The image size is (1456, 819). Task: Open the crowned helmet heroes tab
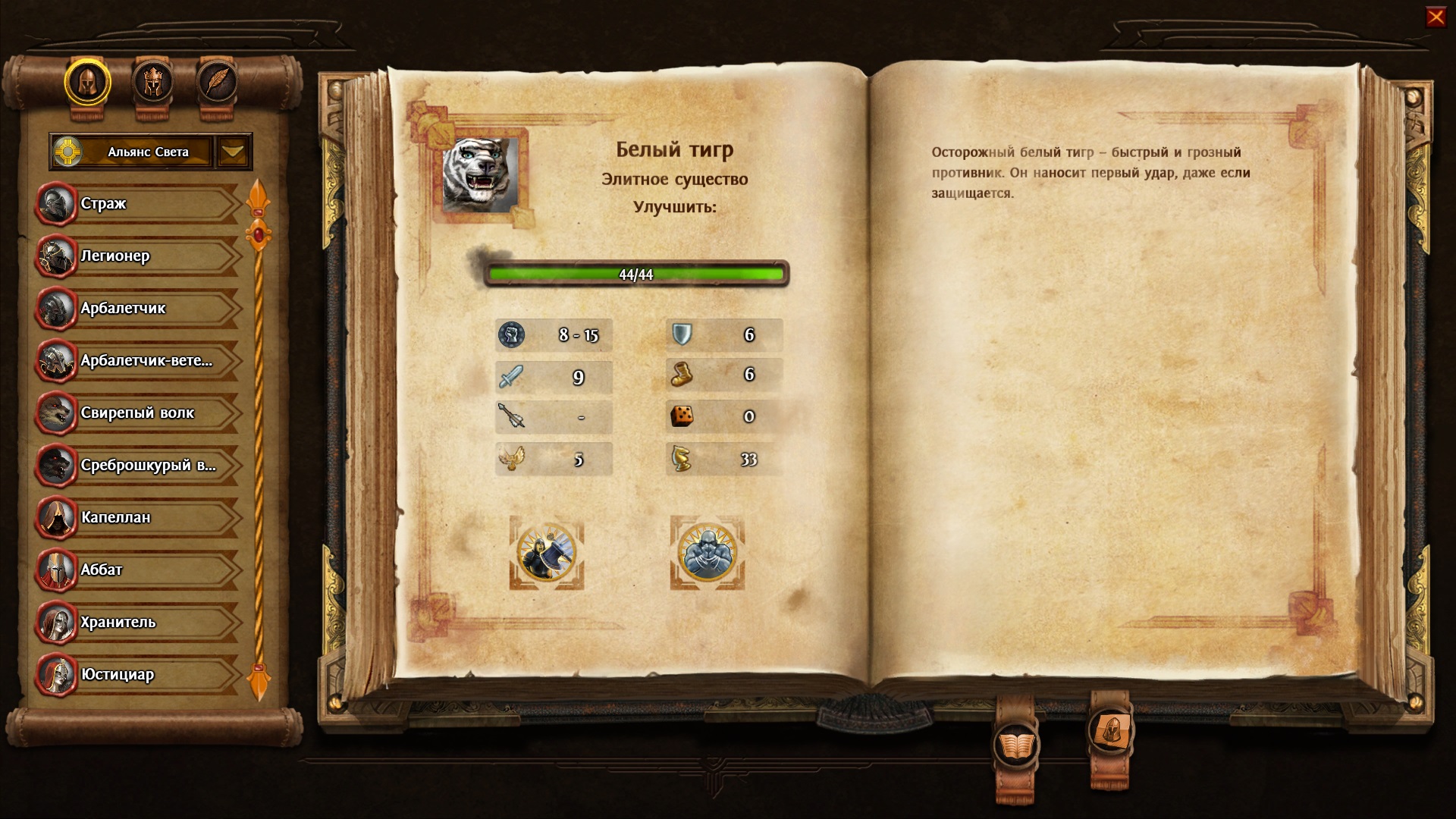point(152,82)
